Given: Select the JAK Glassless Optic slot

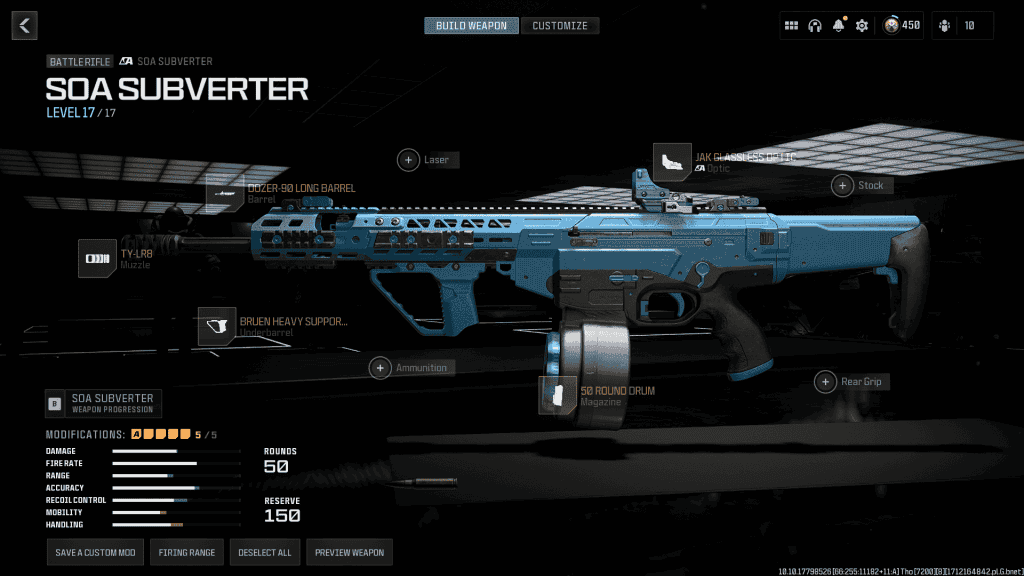Looking at the screenshot, I should (x=672, y=162).
